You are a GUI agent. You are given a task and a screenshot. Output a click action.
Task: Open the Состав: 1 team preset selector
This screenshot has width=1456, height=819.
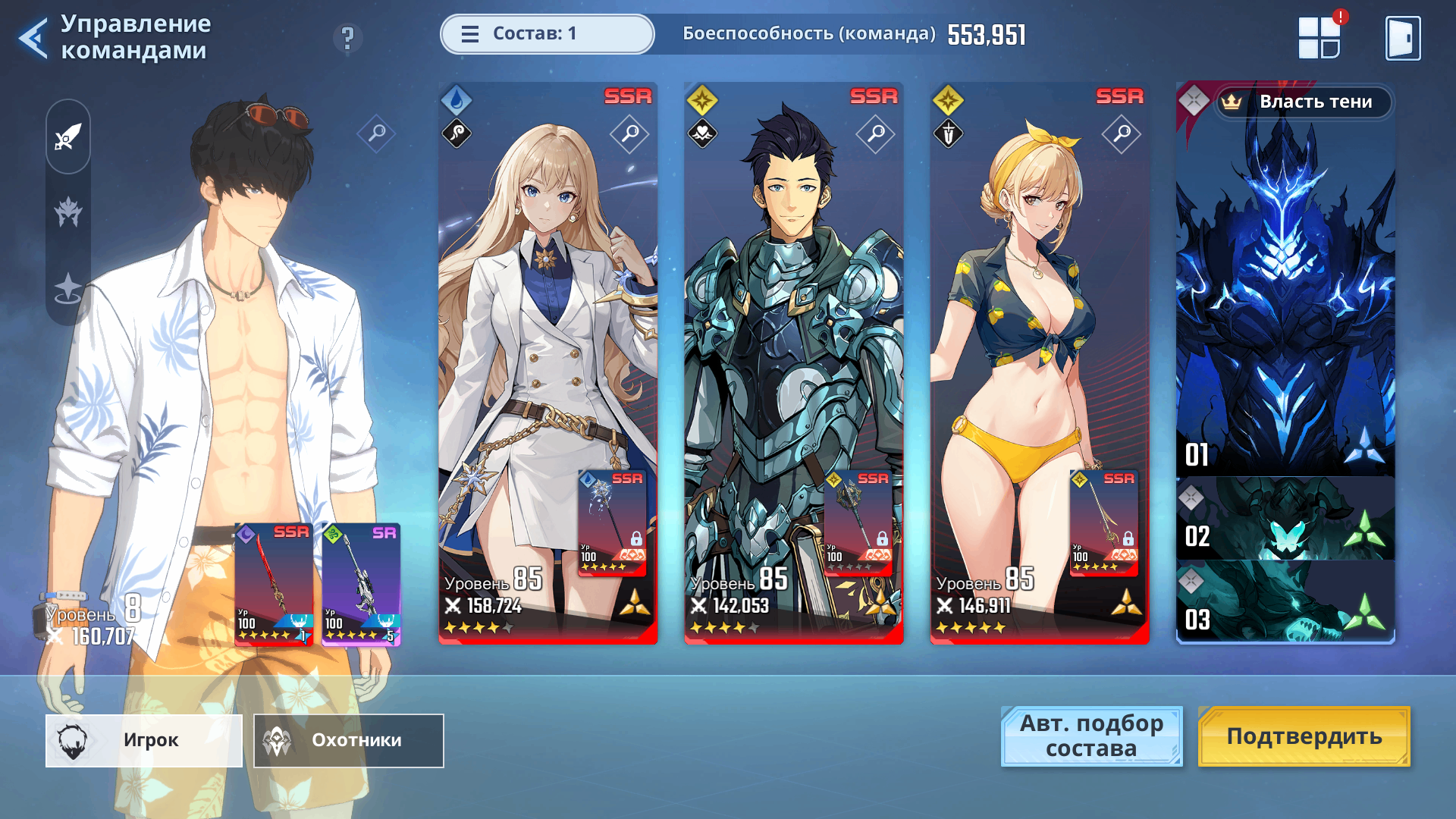(x=548, y=34)
